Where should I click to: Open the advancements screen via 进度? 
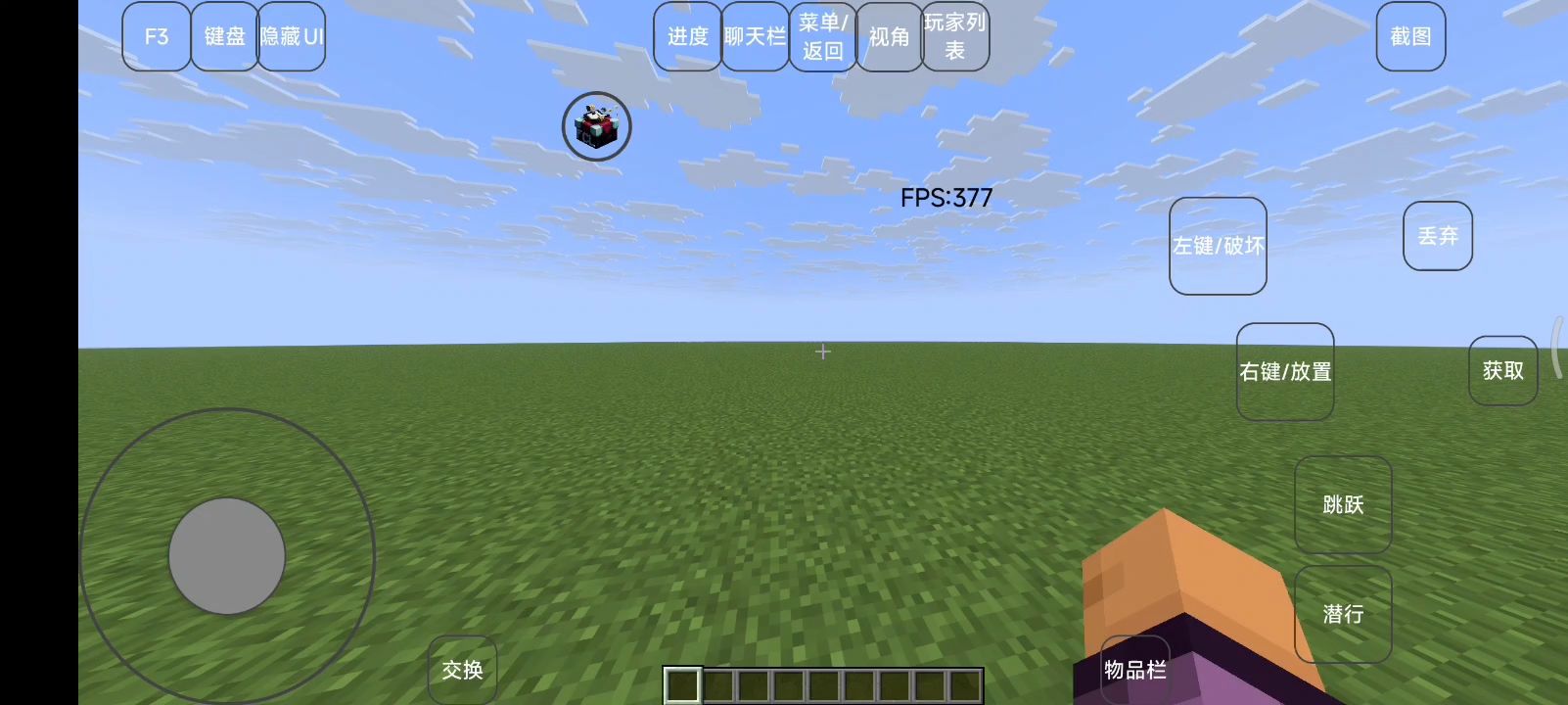coord(686,36)
